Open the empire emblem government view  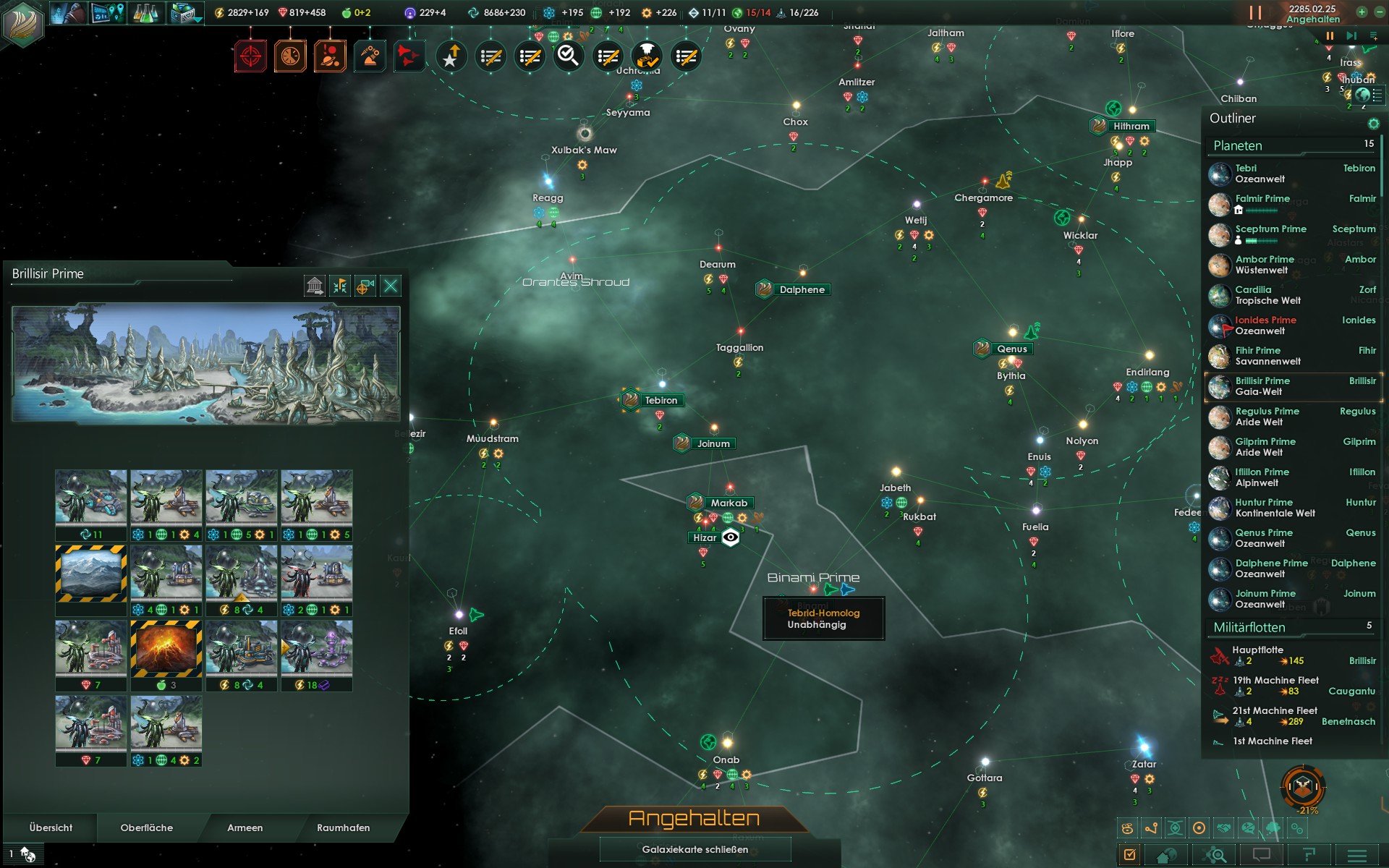[24, 22]
